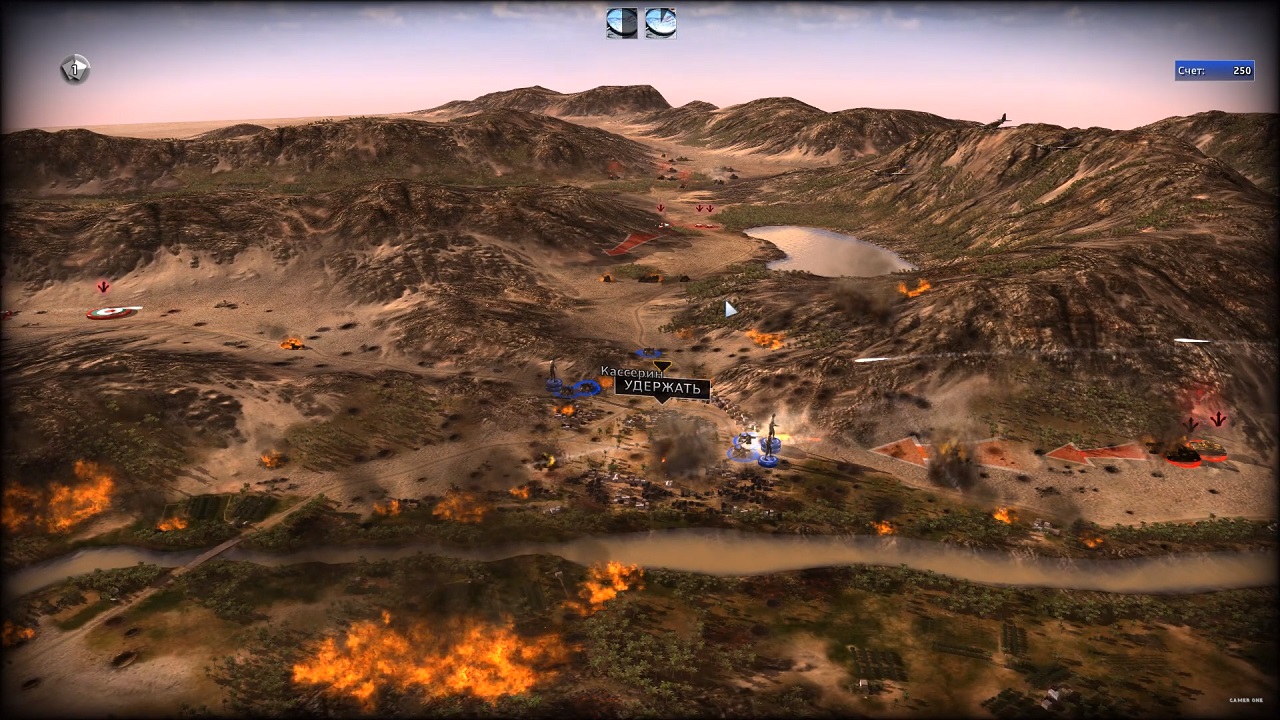The width and height of the screenshot is (1280, 720).
Task: Open the round badge numbered 1
Action: point(75,69)
